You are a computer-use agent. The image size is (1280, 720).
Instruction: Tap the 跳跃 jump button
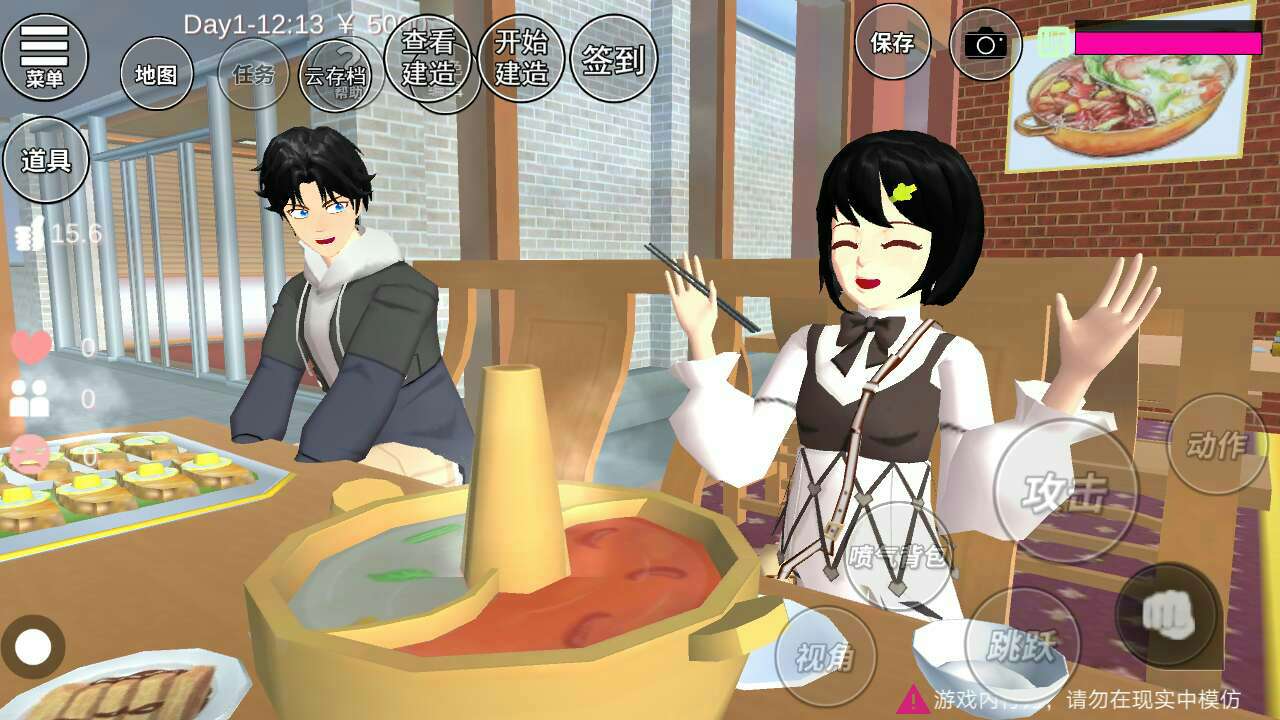tap(1022, 645)
